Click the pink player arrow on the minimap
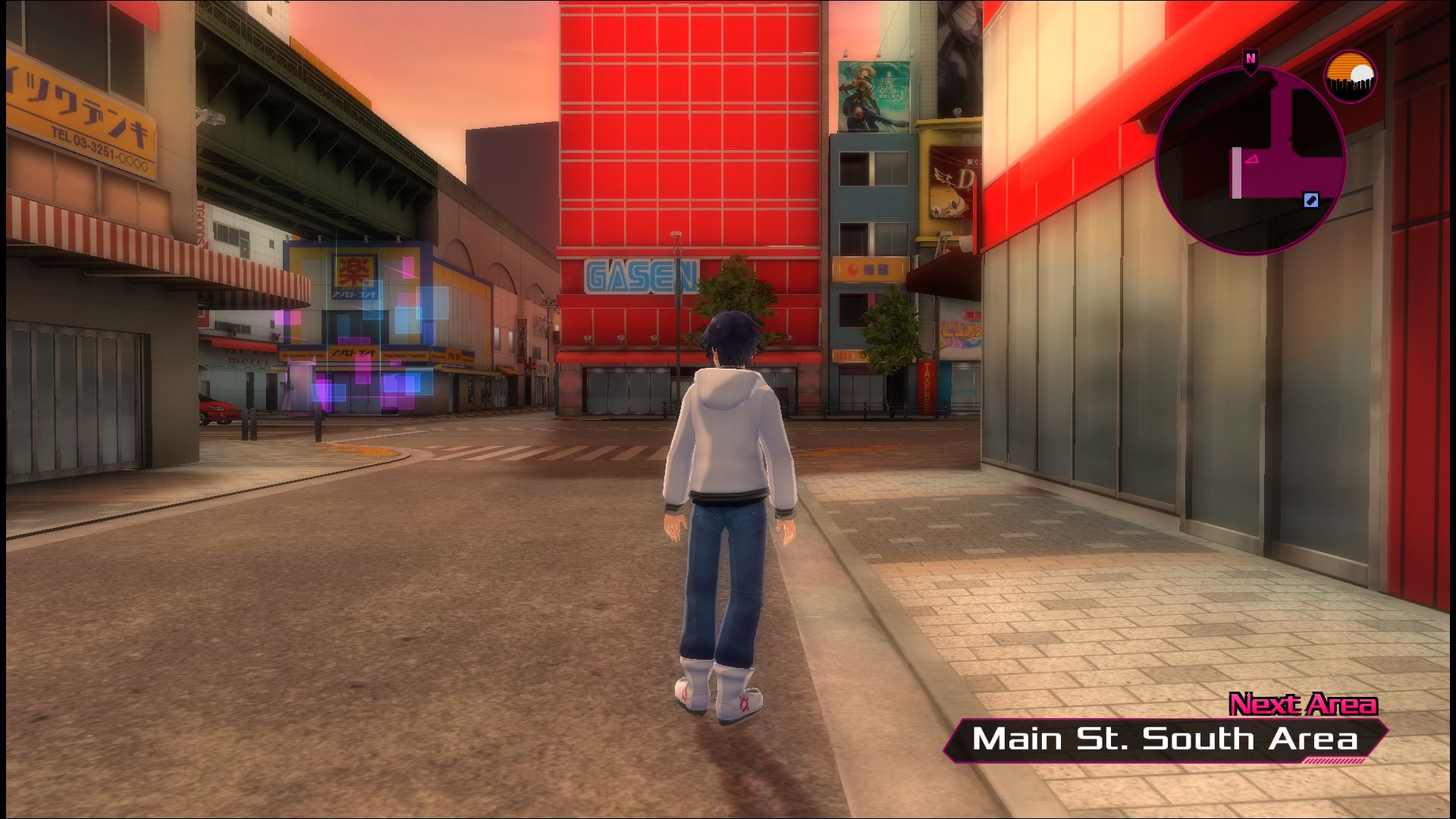Screen dimensions: 1456x819 point(1251,158)
